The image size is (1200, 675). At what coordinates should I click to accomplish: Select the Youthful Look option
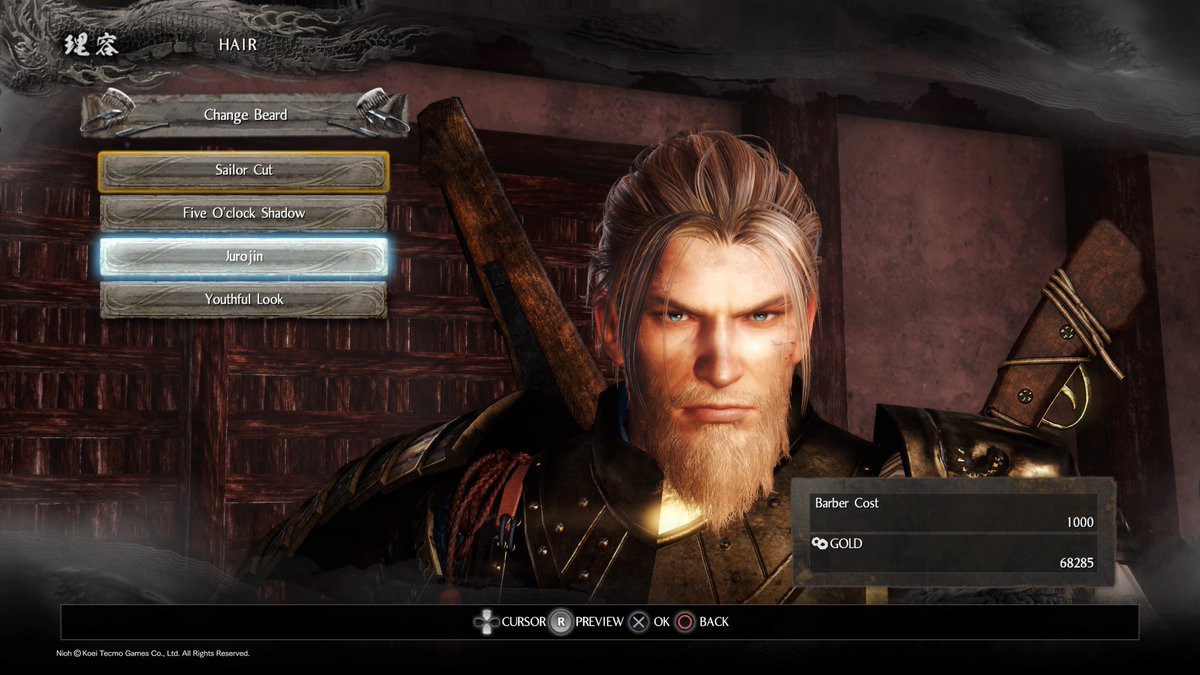point(243,300)
